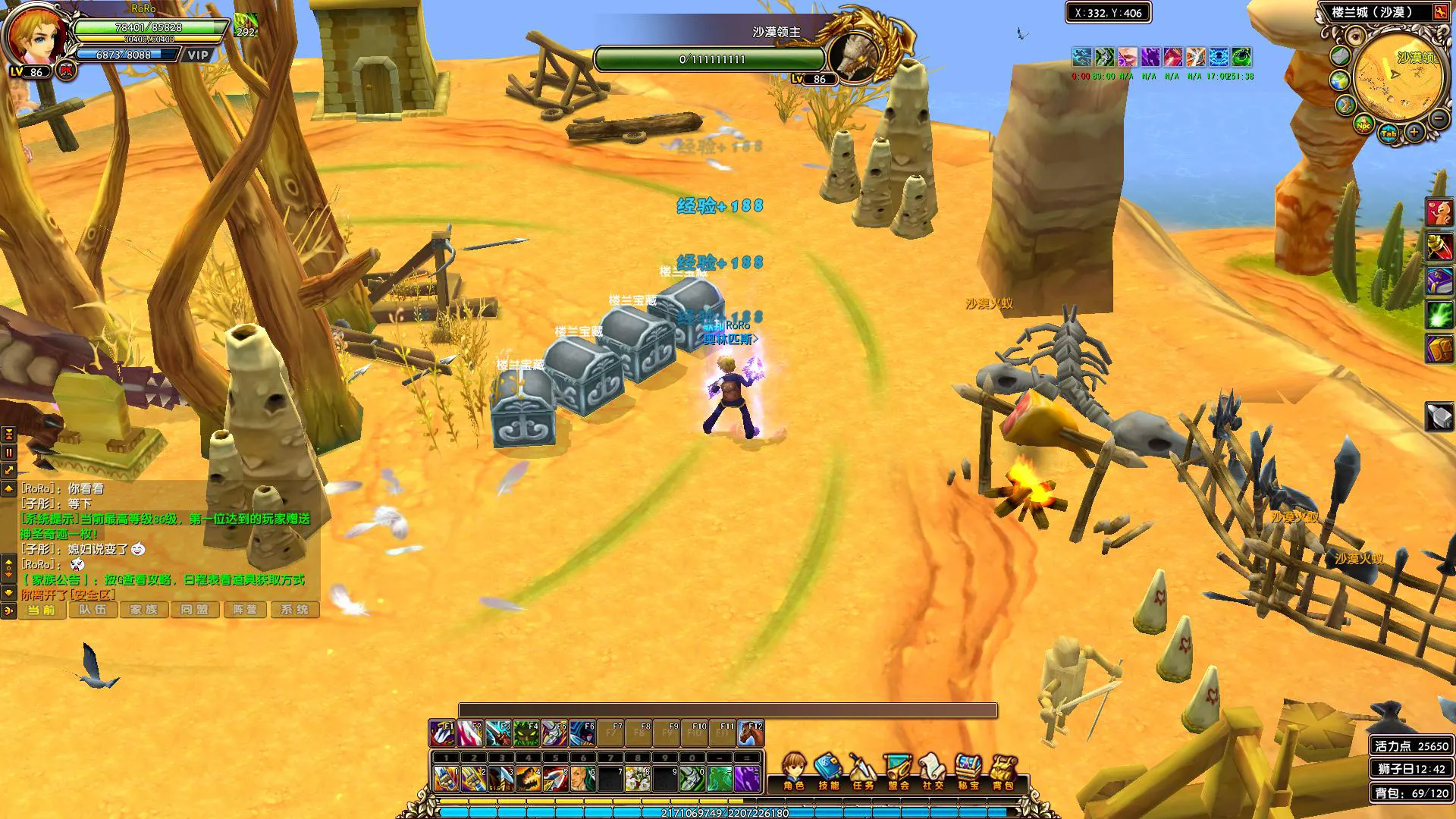Open the world map globe icon
1456x819 pixels.
click(x=1339, y=80)
